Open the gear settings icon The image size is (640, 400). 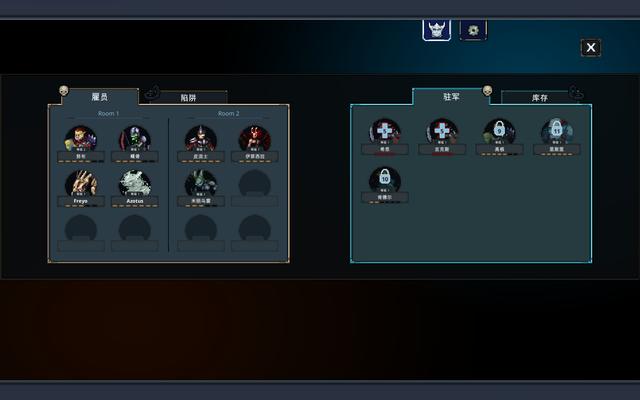tap(473, 29)
